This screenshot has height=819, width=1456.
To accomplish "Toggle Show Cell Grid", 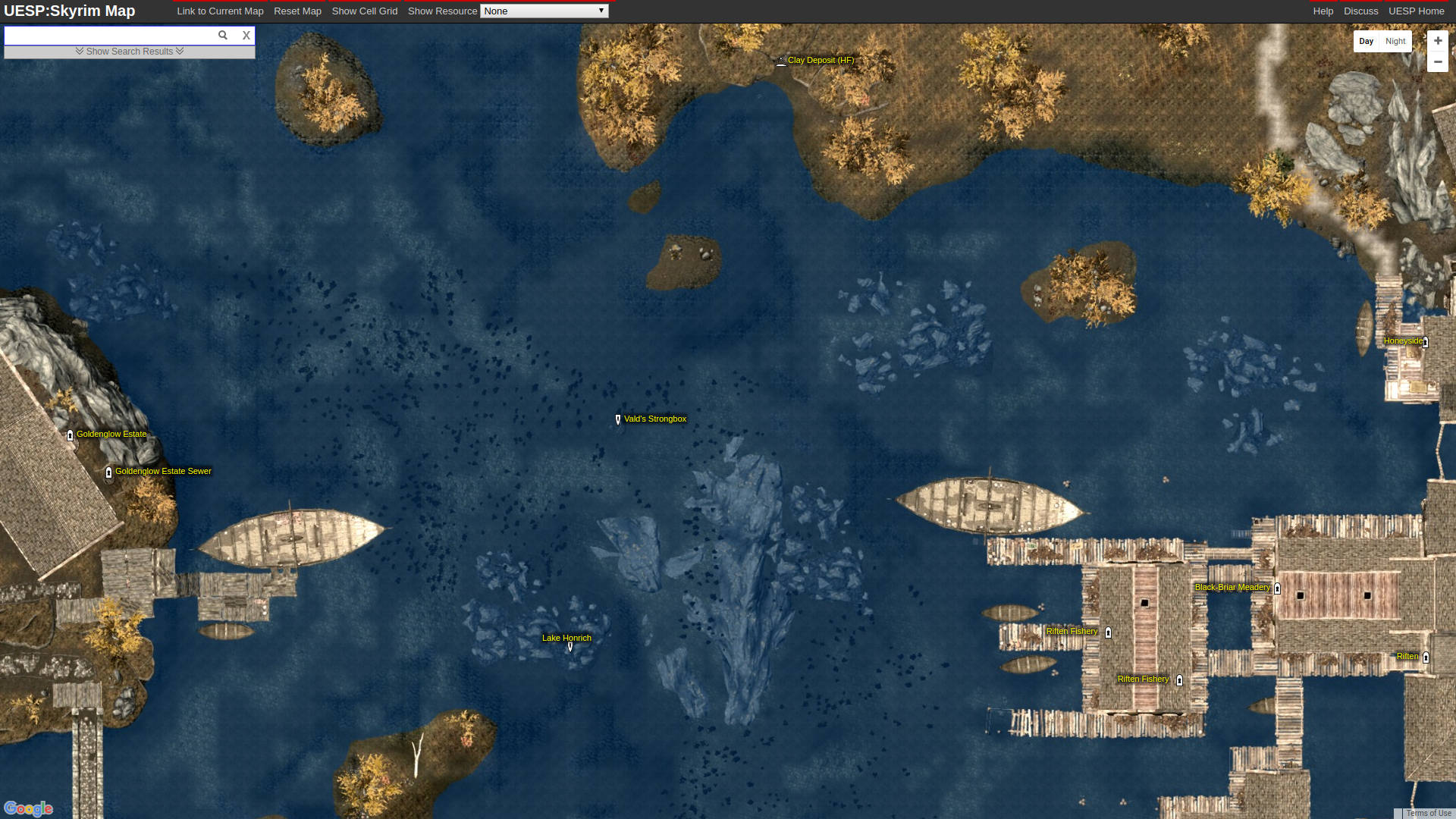I will tap(365, 11).
